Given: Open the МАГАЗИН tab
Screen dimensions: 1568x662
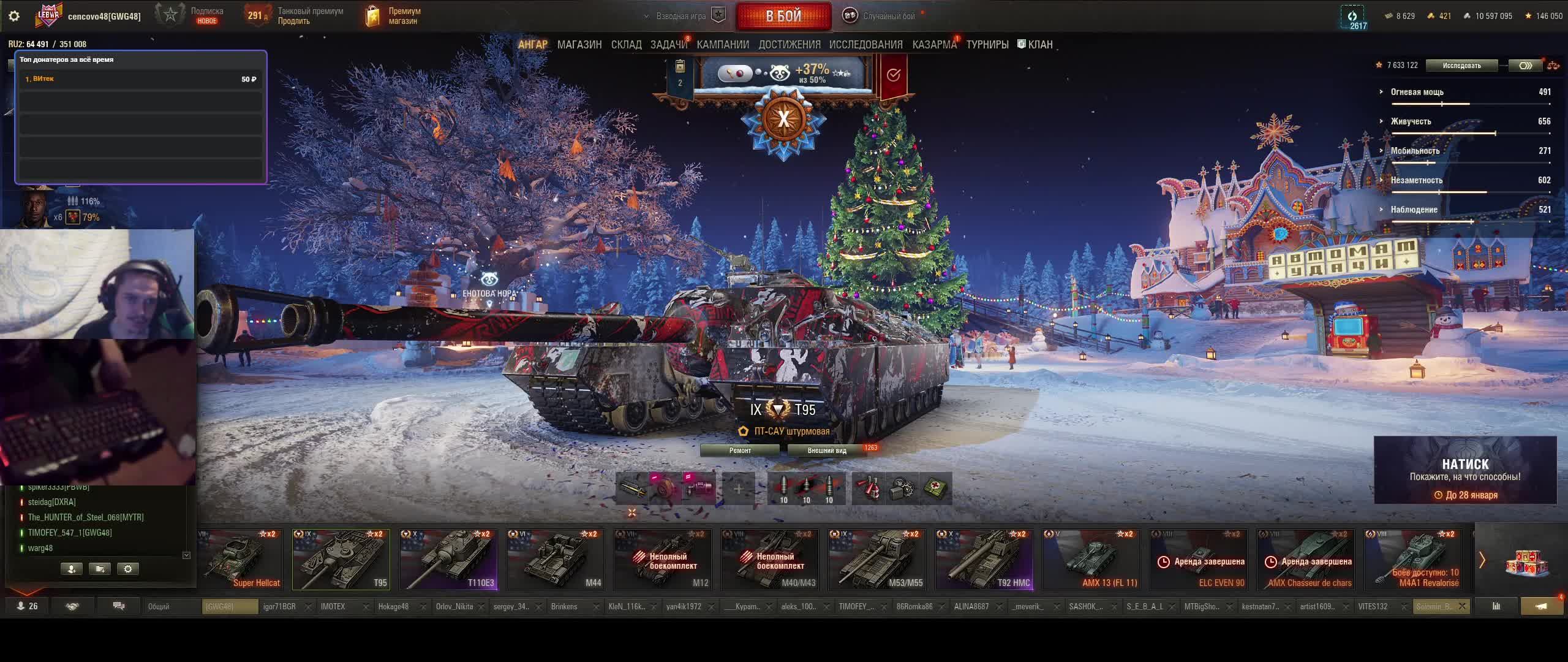Looking at the screenshot, I should pyautogui.click(x=579, y=45).
